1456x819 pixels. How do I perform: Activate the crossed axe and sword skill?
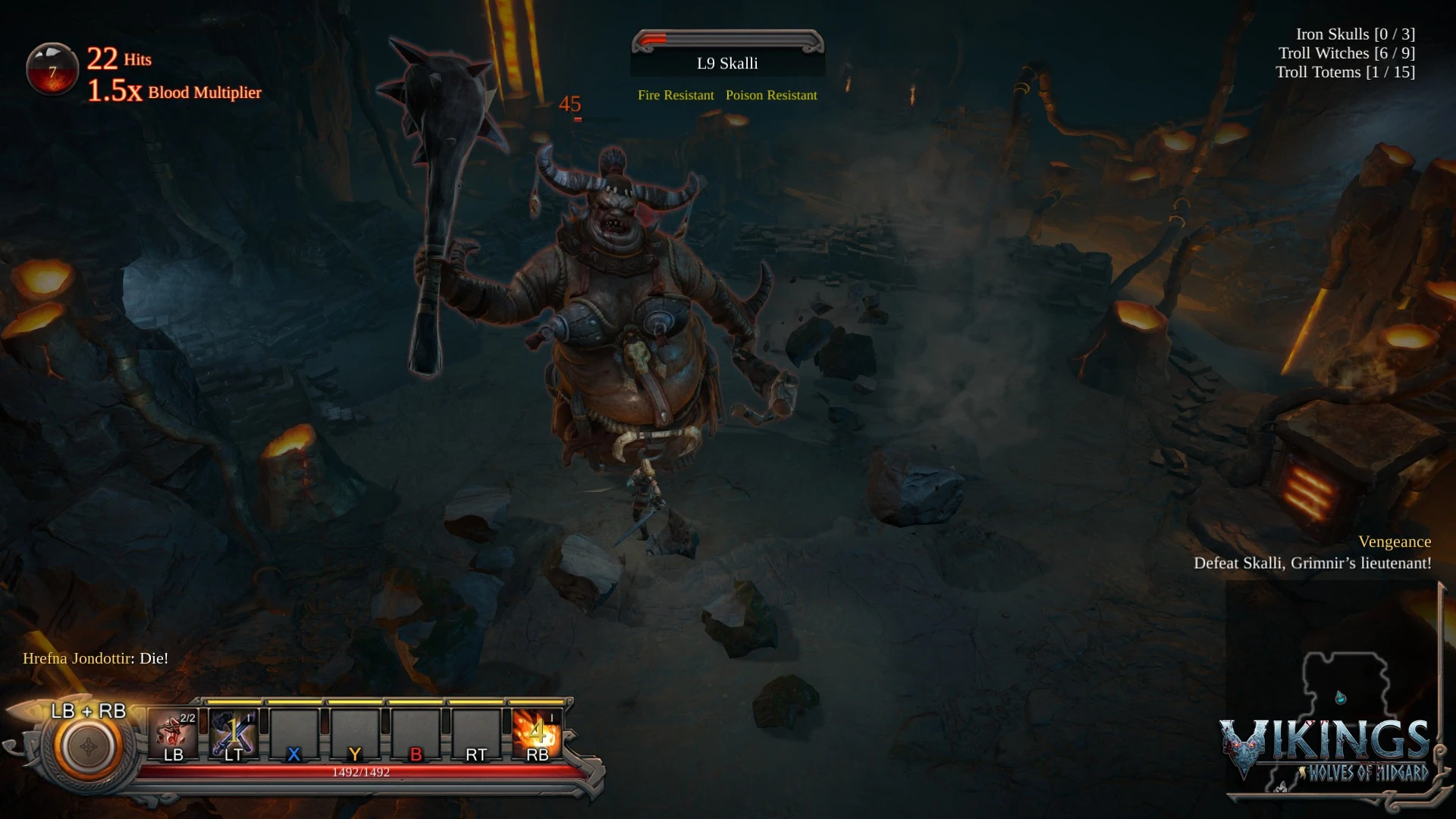[234, 734]
